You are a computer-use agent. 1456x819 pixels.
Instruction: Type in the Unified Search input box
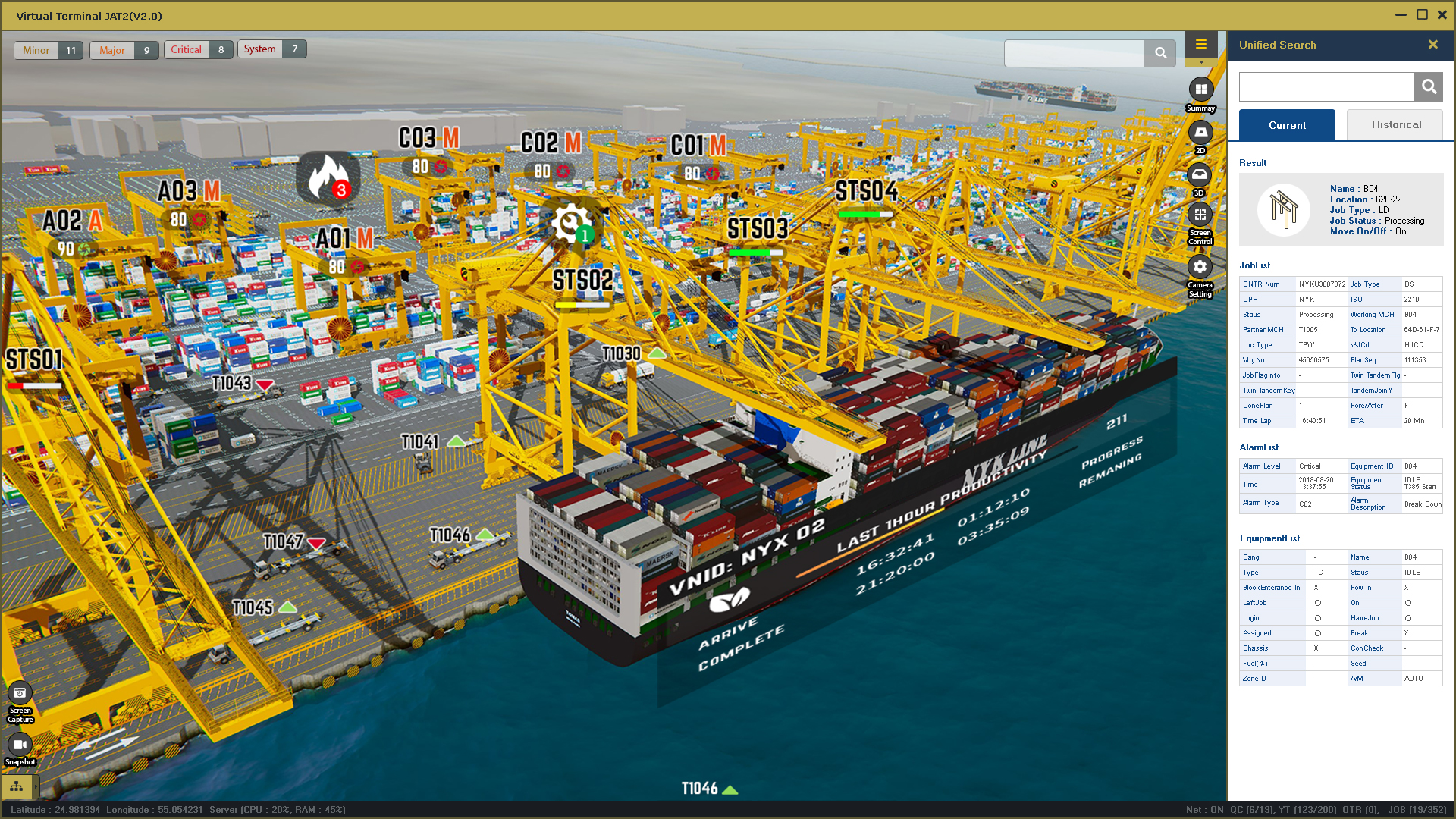pos(1326,87)
